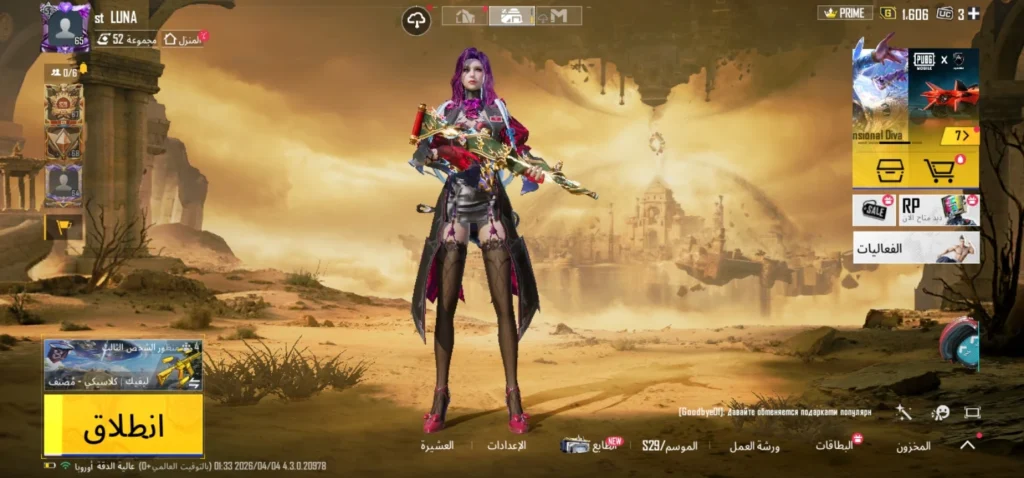1024x478 pixels.
Task: Open the RP Royale Pass tile
Action: point(938,210)
